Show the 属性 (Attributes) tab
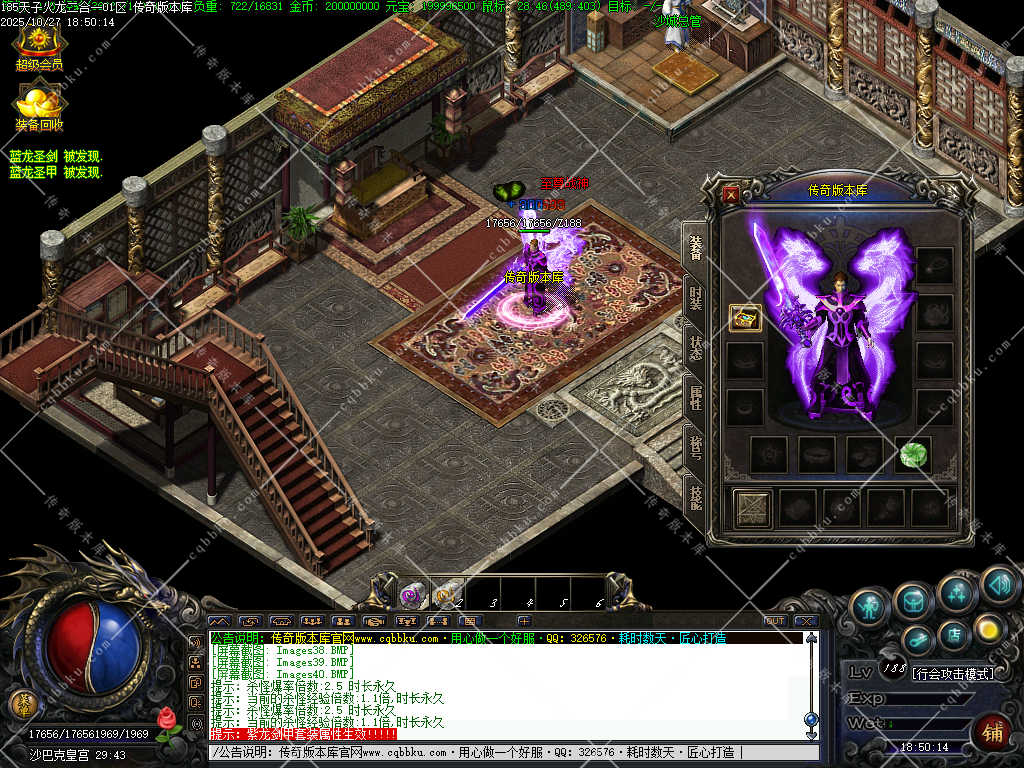1024x768 pixels. pos(695,397)
